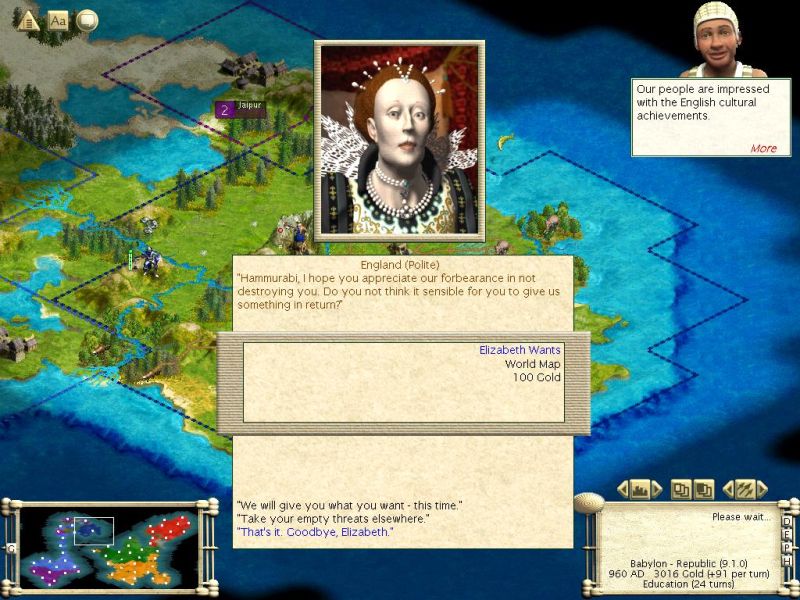Click the D button on info box
The width and height of the screenshot is (800, 600).
[x=787, y=521]
